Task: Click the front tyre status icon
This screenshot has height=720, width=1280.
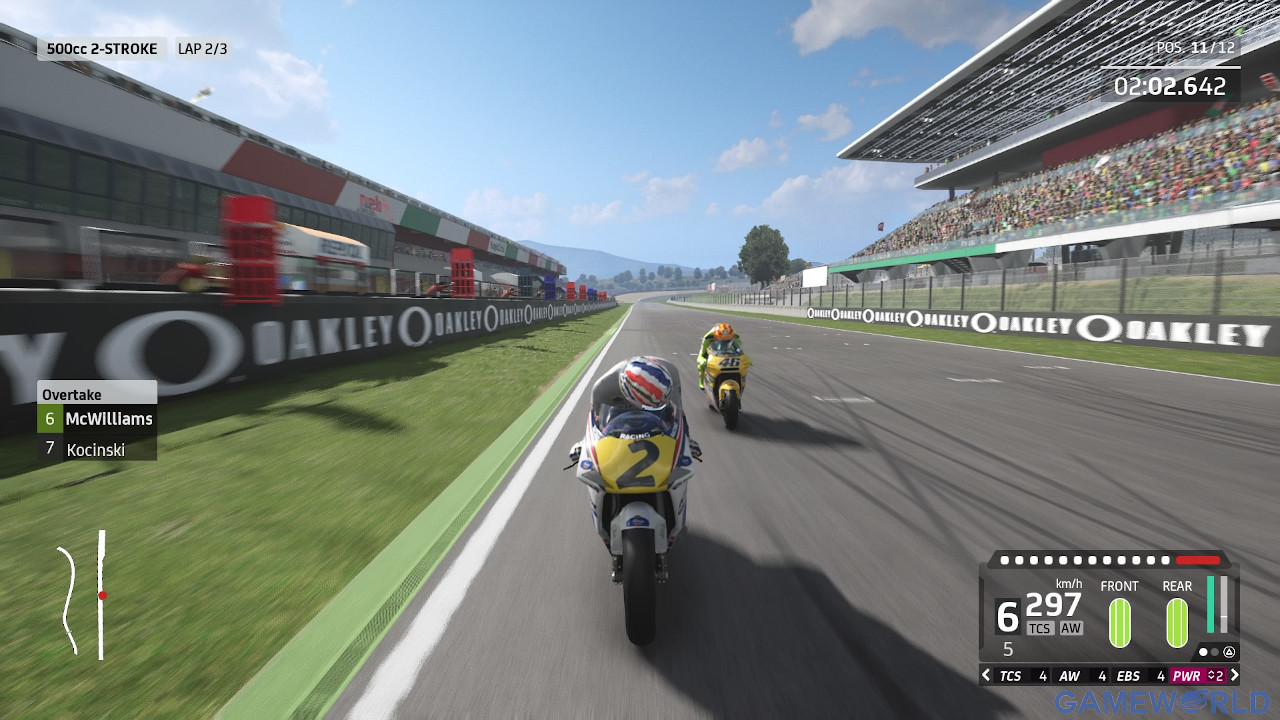Action: 1119,621
